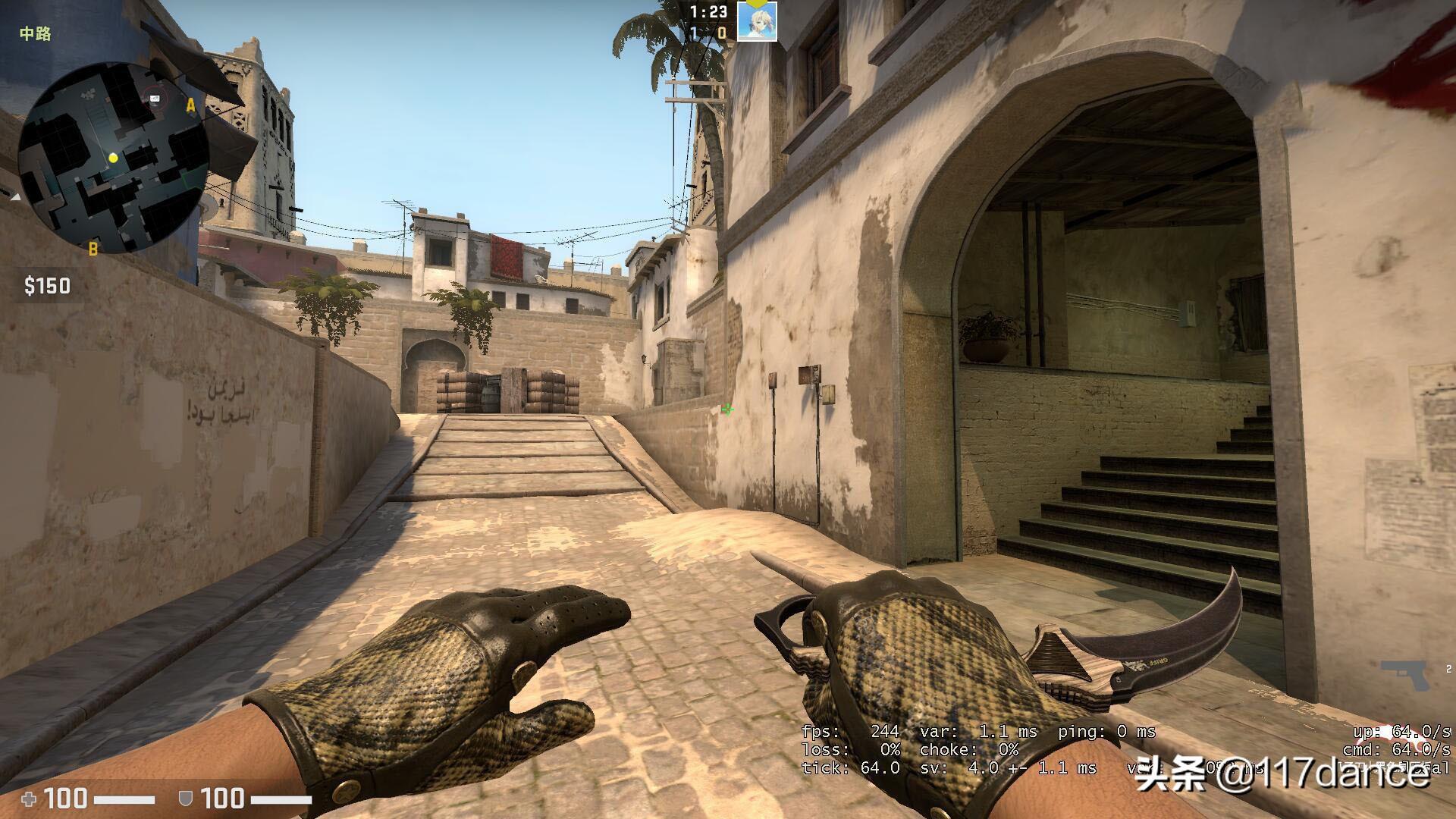This screenshot has height=819, width=1456.
Task: Toggle the round timer display
Action: pos(708,12)
